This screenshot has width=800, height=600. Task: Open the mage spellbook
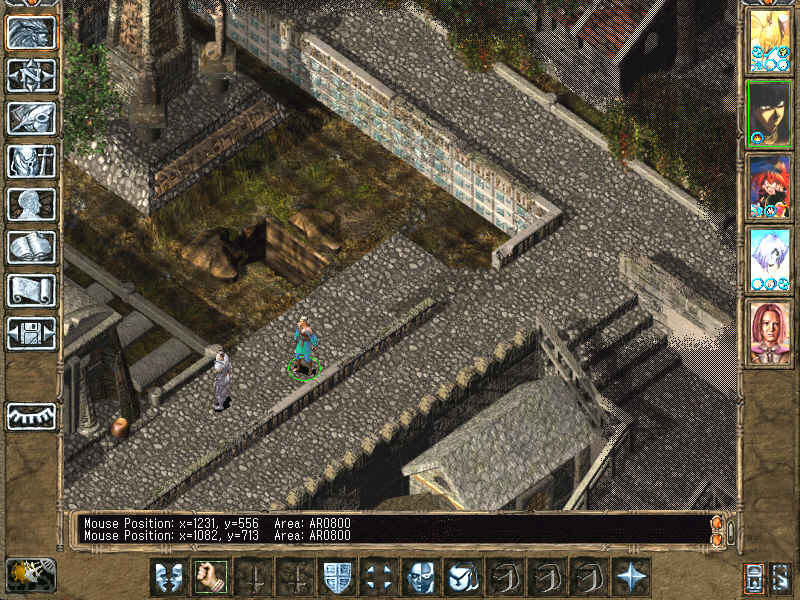31,247
